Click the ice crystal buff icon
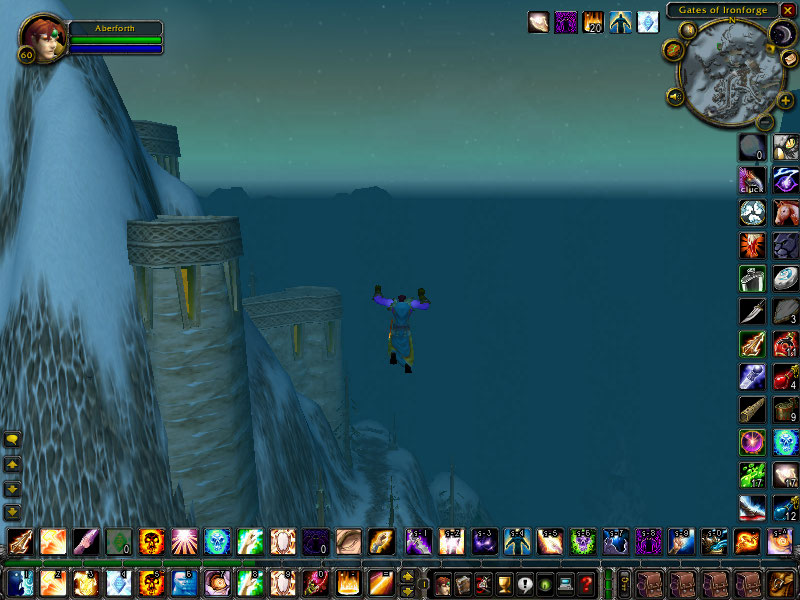The height and width of the screenshot is (600, 800). click(648, 21)
